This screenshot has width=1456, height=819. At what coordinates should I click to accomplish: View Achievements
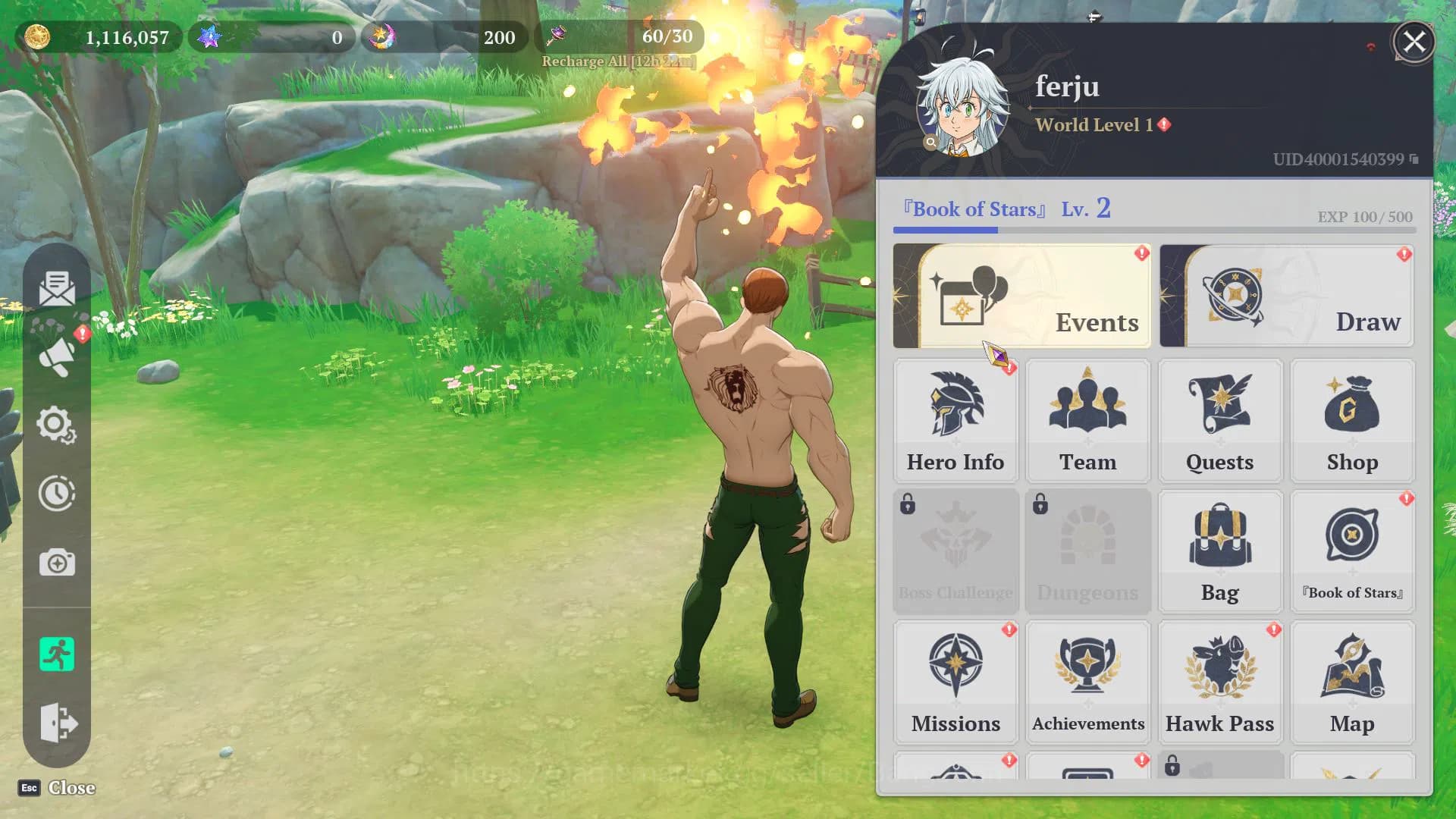[x=1087, y=682]
